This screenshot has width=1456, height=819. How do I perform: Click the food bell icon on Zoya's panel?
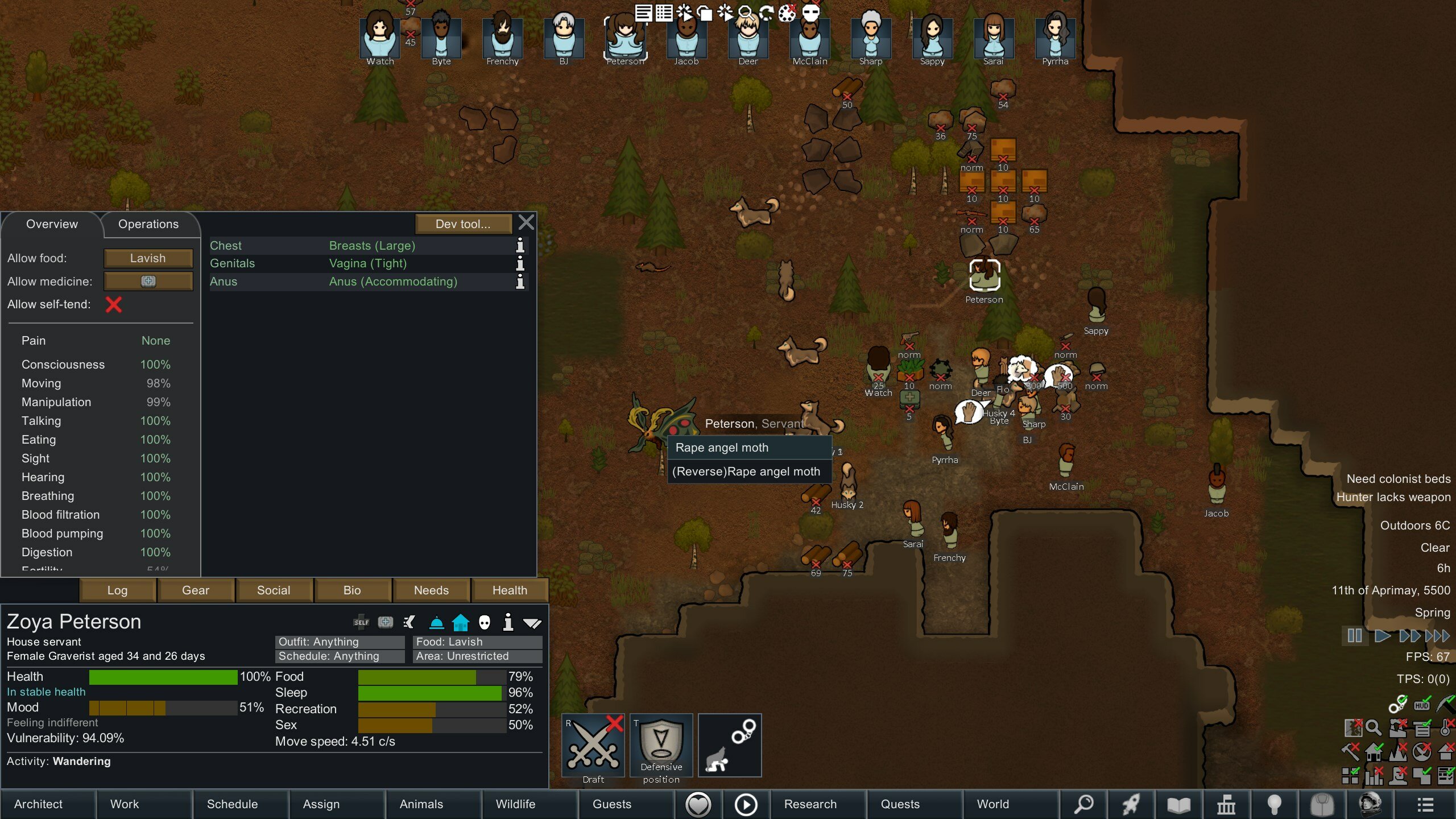click(x=436, y=622)
